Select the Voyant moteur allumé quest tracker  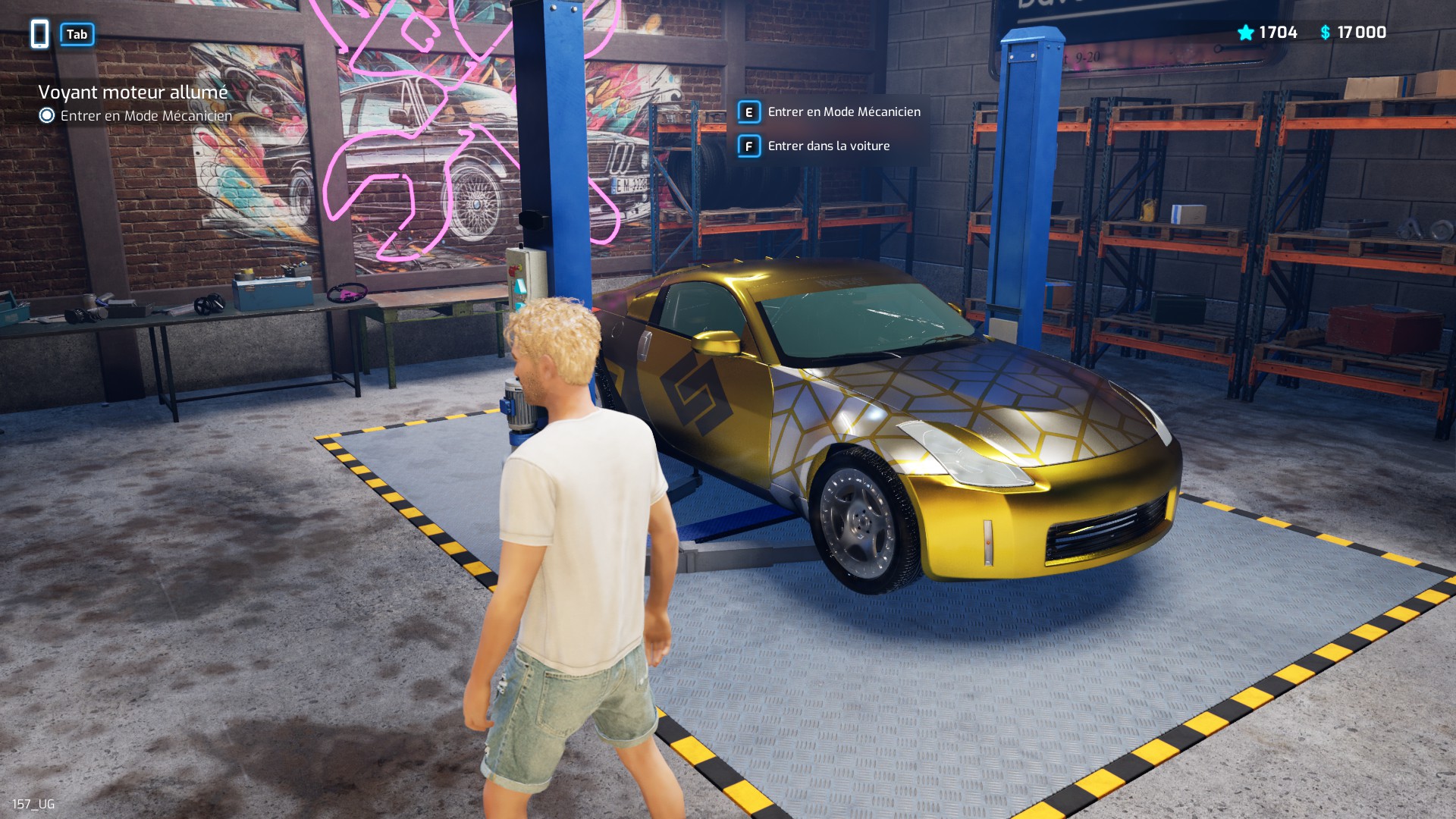pyautogui.click(x=133, y=93)
